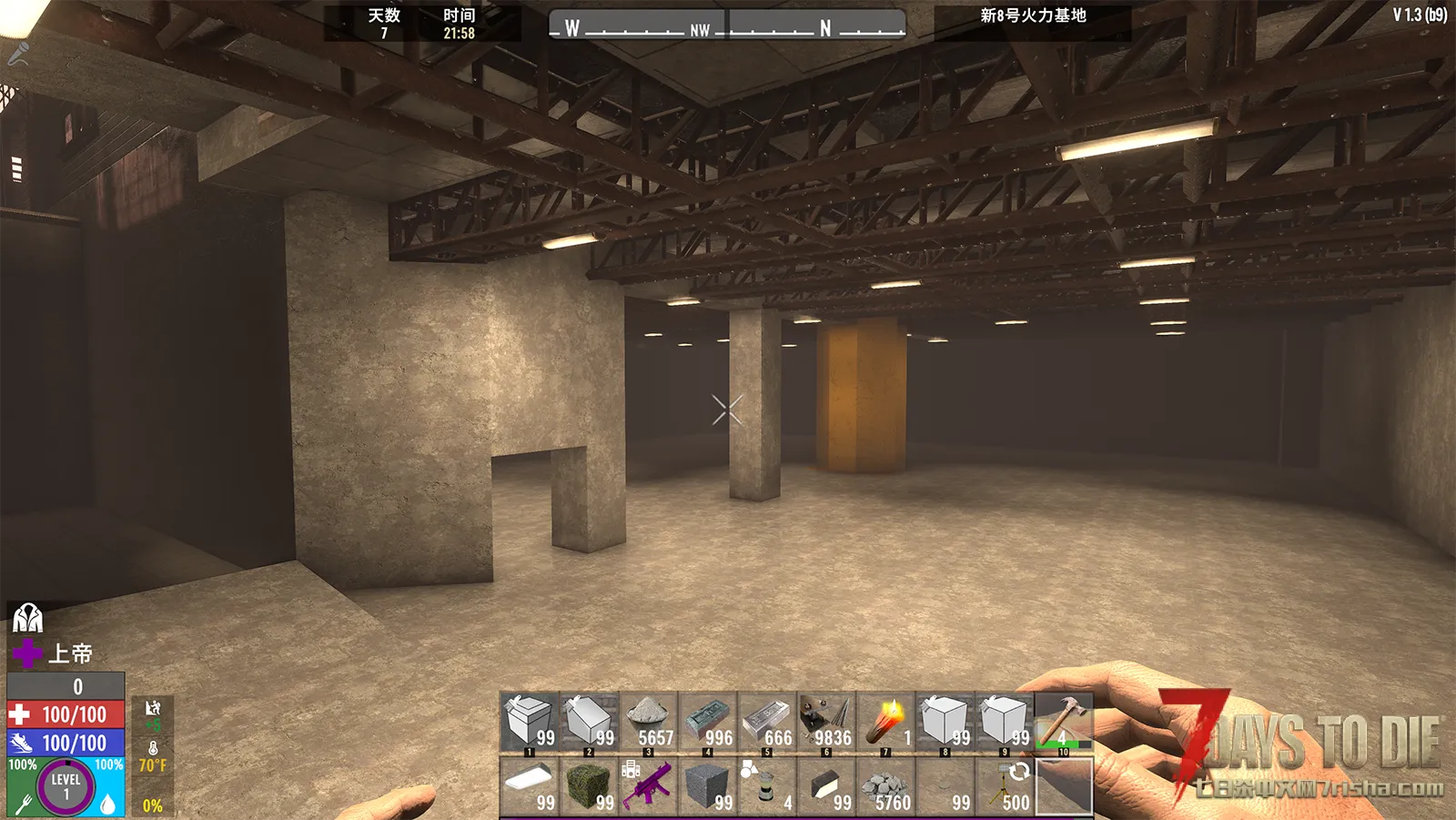This screenshot has width=1456, height=820.
Task: Equip the purple submachine gun
Action: tap(649, 785)
